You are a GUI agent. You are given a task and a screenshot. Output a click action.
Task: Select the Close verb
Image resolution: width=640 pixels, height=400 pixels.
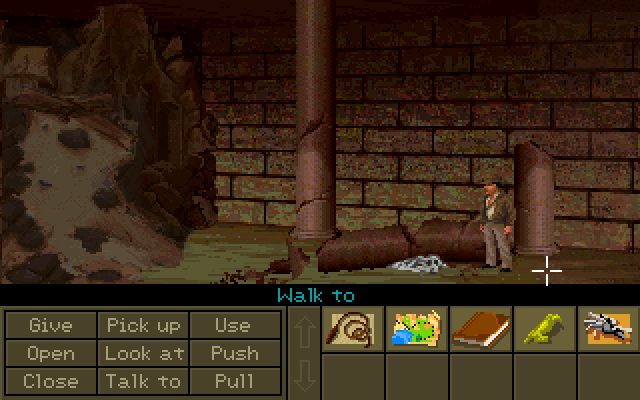[51, 381]
